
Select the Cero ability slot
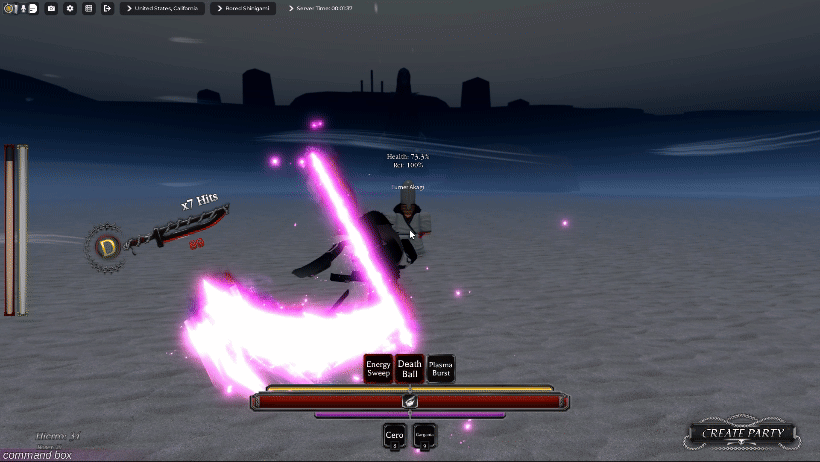(394, 437)
